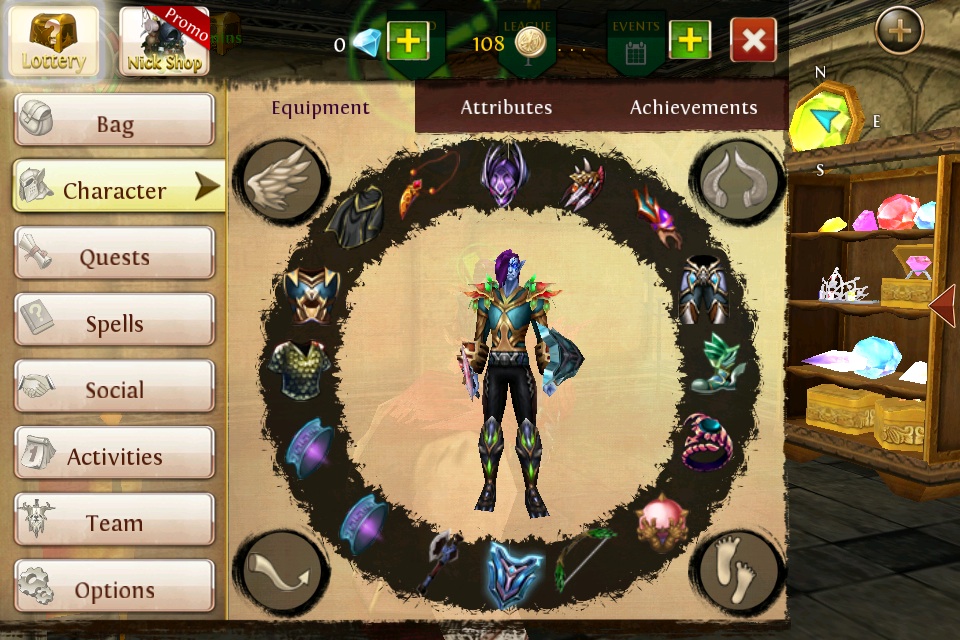Open the Activities menu
The image size is (960, 640).
(114, 457)
